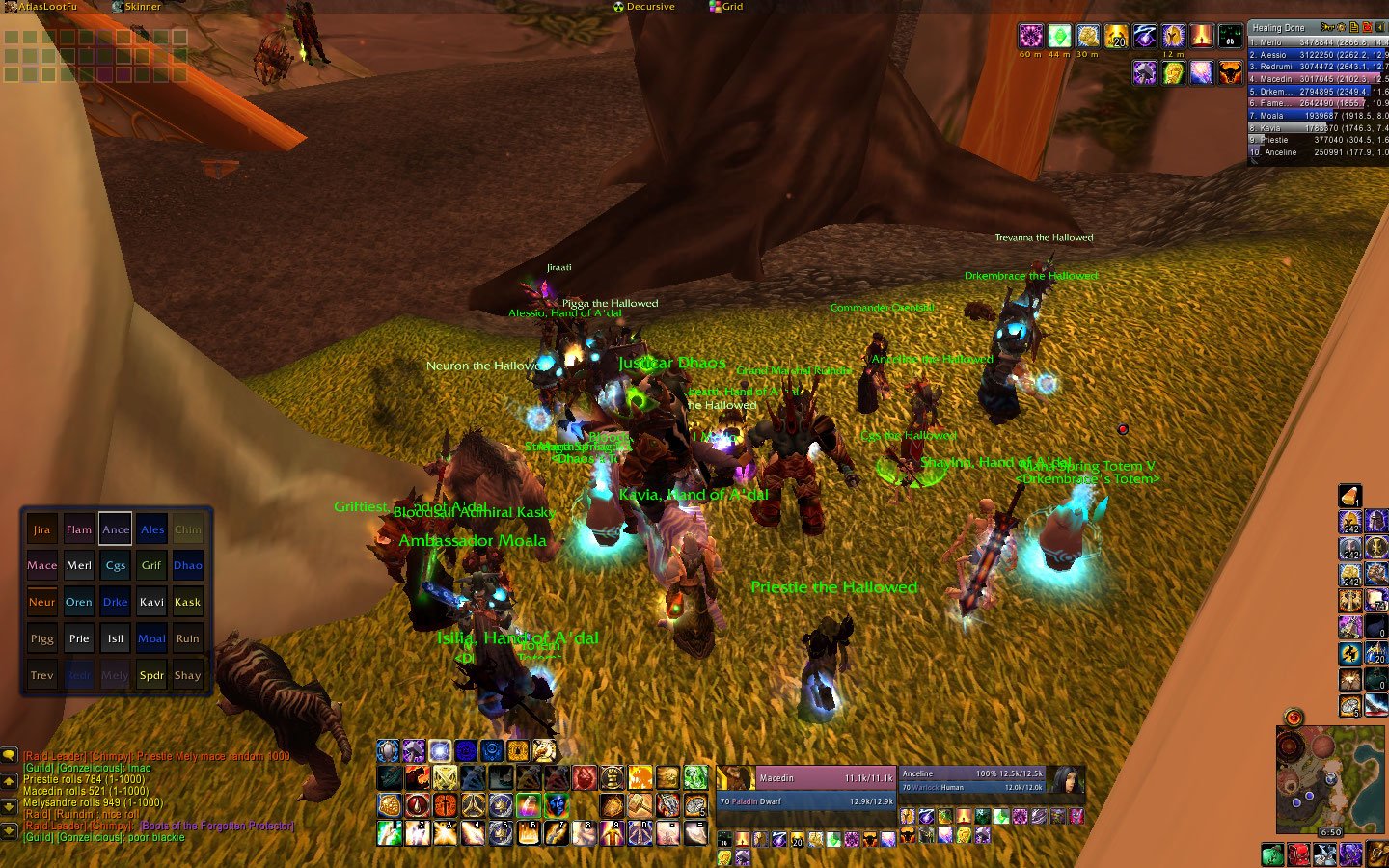Image resolution: width=1389 pixels, height=868 pixels.
Task: Open the Skinner entry in the top bar
Action: click(x=136, y=7)
